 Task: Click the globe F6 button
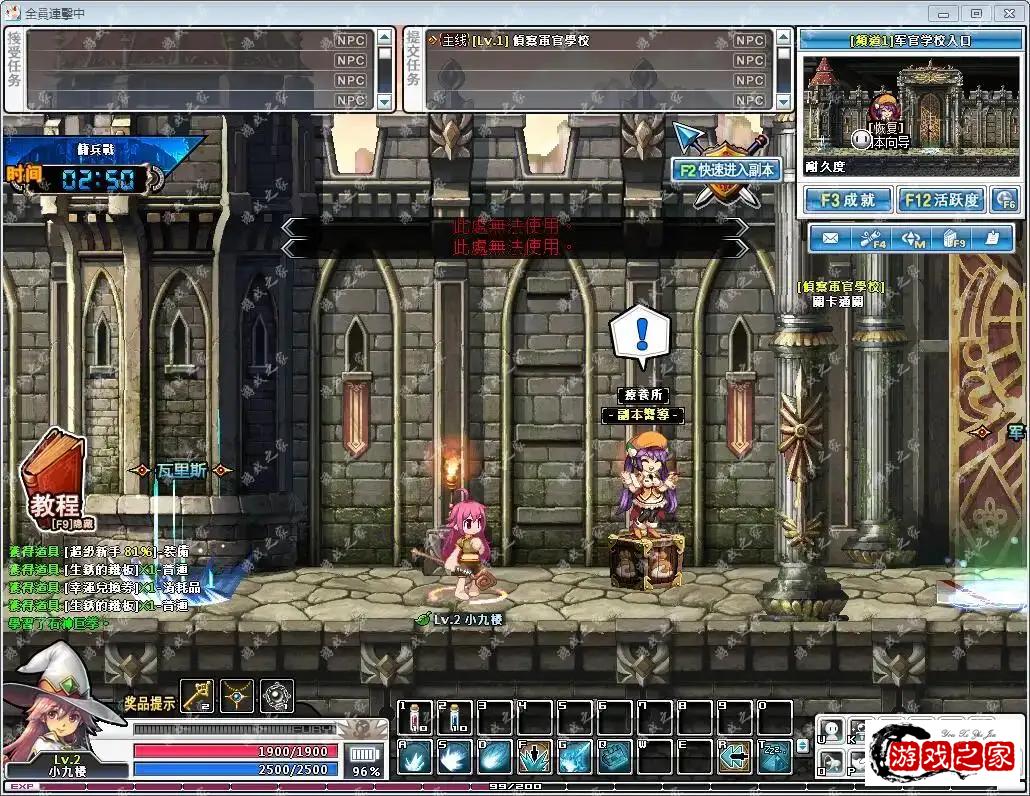coord(1003,200)
